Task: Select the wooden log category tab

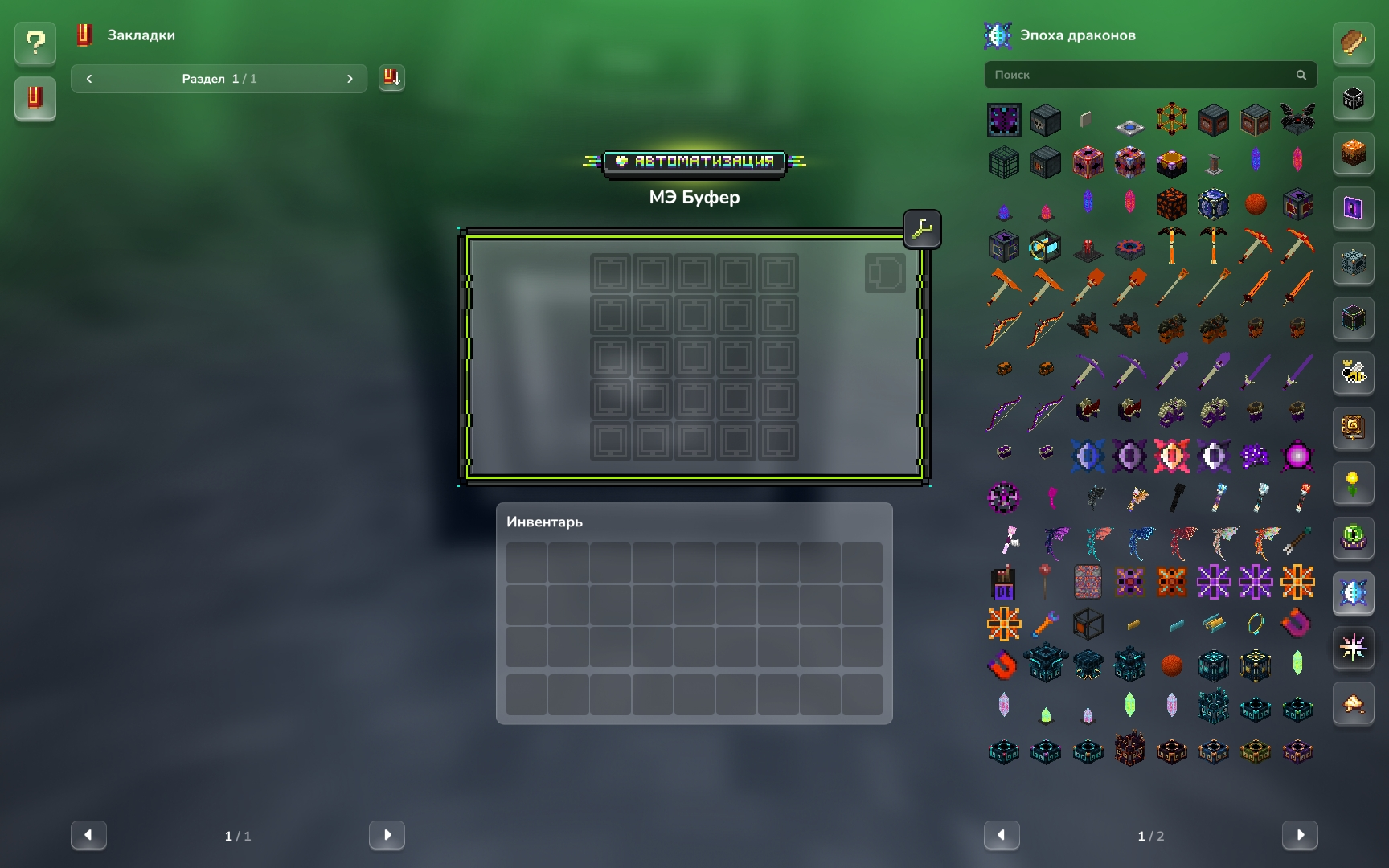Action: pos(1354,43)
